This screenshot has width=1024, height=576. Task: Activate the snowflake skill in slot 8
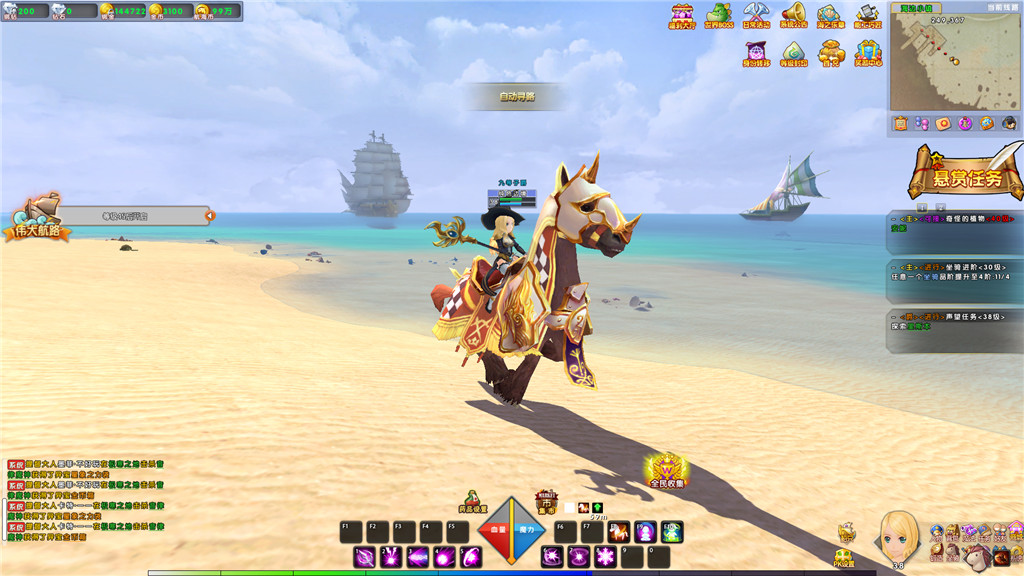(x=605, y=557)
